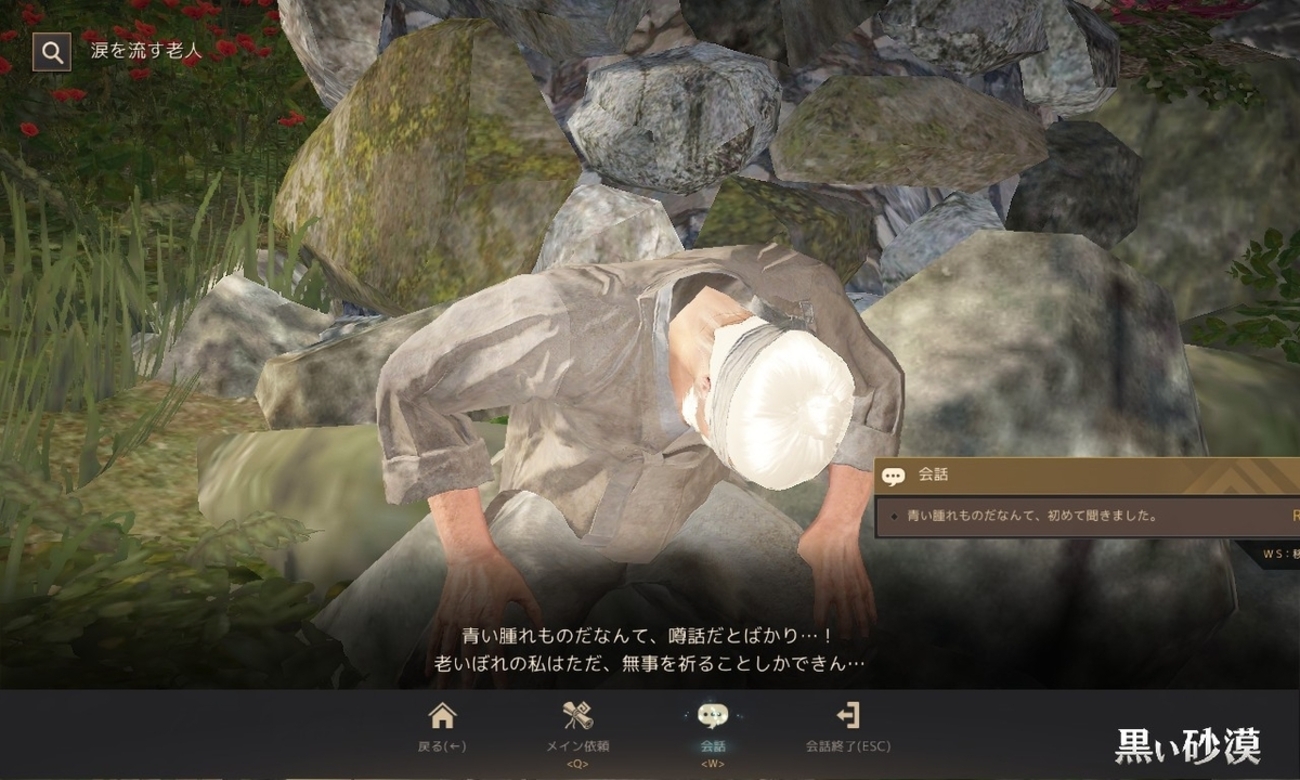
Task: Go back with the 戻る button
Action: tap(442, 726)
